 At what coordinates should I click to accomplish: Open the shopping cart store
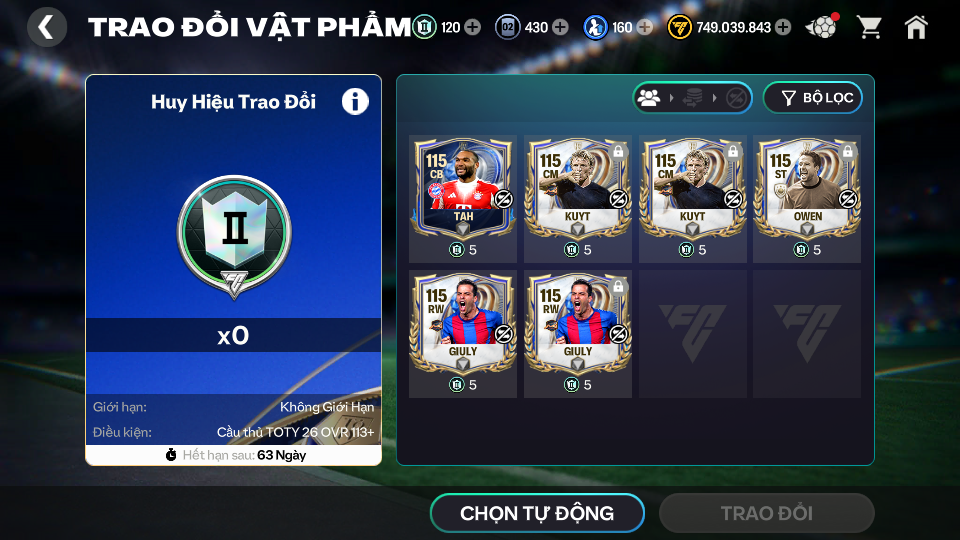click(x=869, y=27)
